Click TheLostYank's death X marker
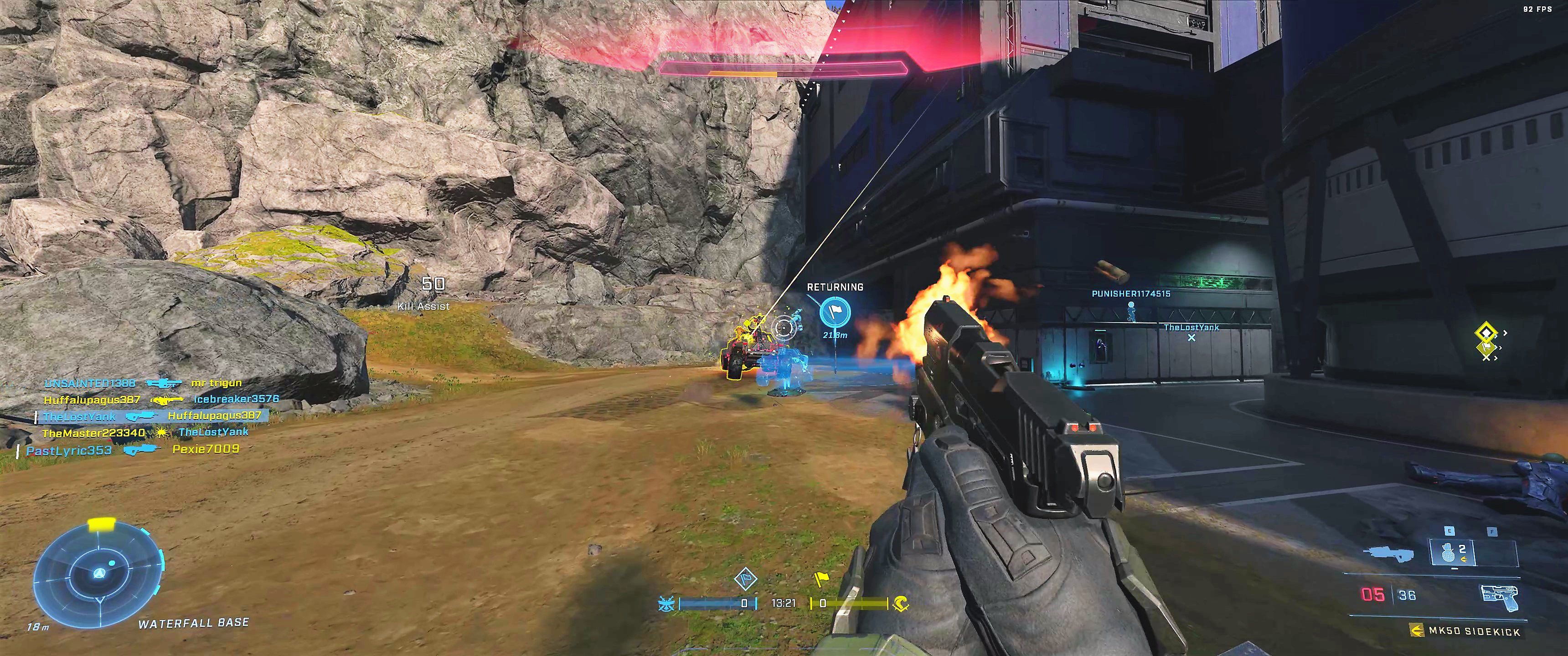The width and height of the screenshot is (1568, 656). (x=1191, y=338)
